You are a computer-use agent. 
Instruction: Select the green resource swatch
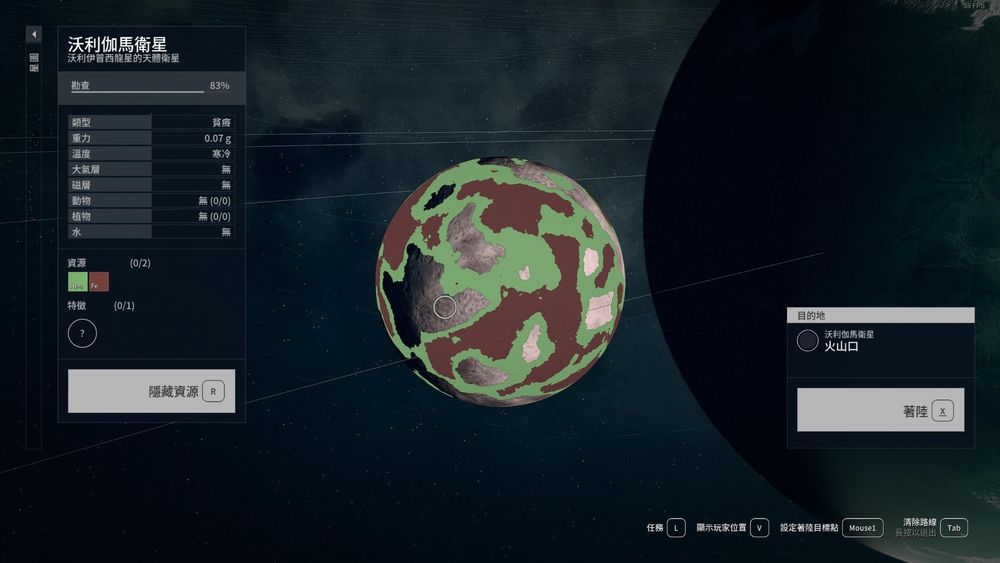pos(77,283)
